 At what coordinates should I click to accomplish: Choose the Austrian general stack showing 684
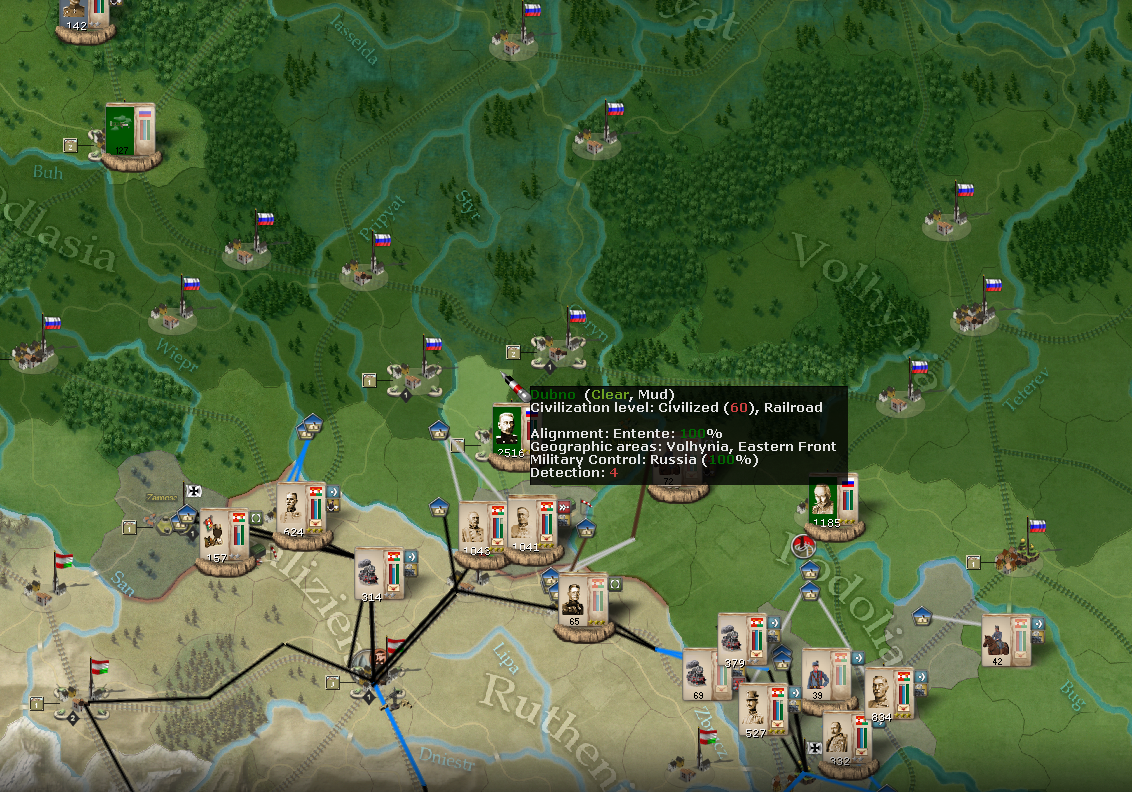click(x=880, y=692)
